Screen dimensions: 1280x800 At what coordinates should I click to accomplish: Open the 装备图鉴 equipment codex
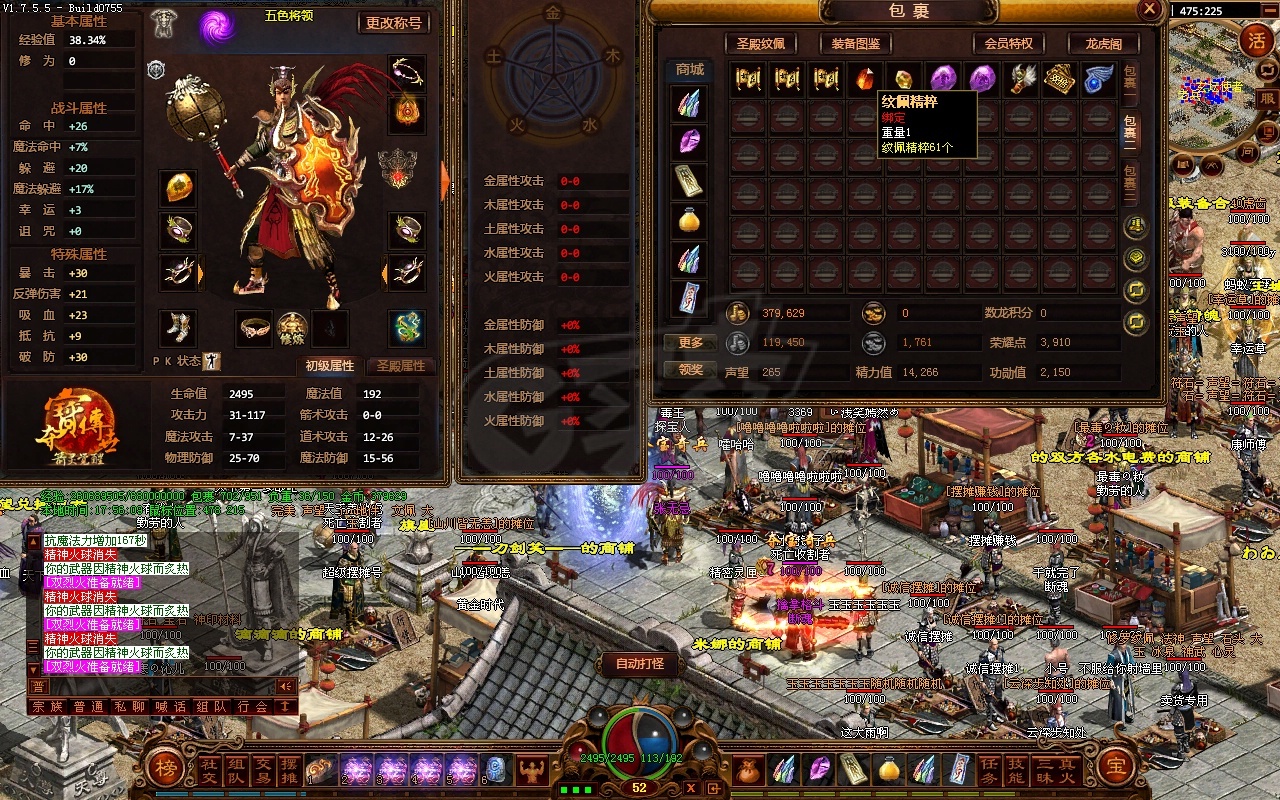click(x=855, y=44)
